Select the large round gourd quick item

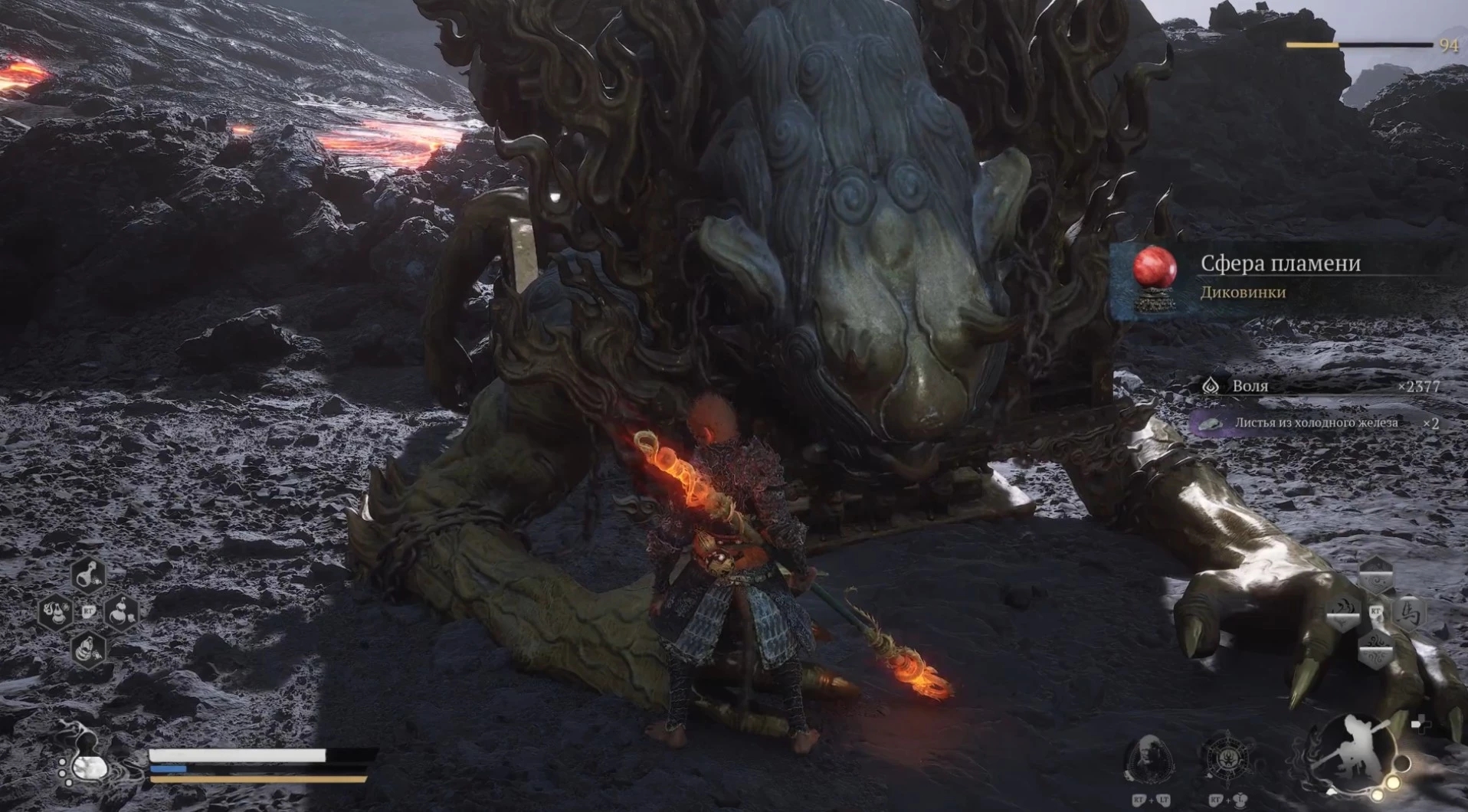point(122,612)
